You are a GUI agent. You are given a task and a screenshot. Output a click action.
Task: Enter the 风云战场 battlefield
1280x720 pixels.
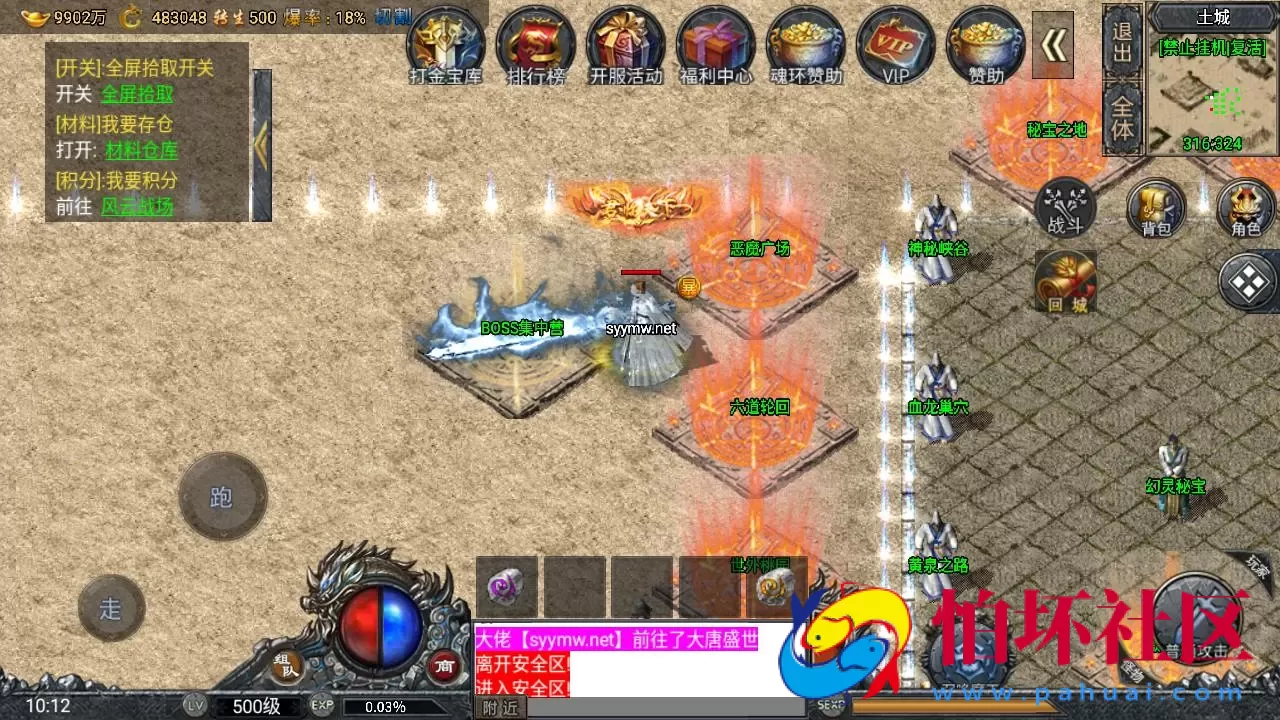click(135, 208)
